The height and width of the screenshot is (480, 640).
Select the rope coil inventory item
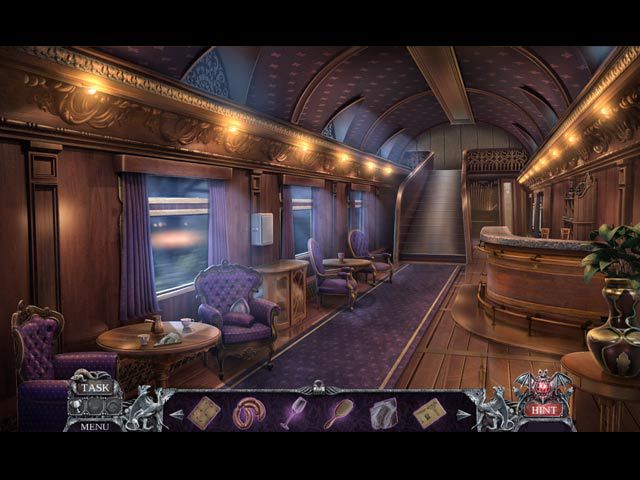pos(248,412)
